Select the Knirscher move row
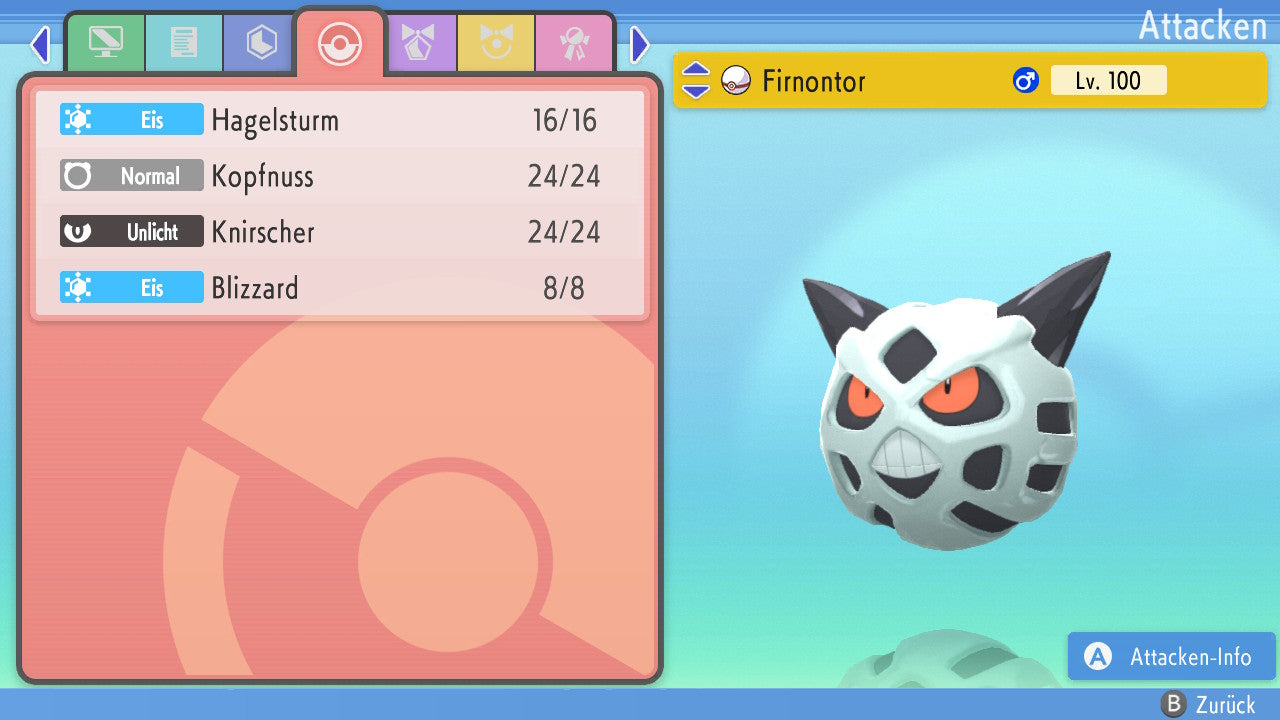The image size is (1280, 720). (x=340, y=232)
